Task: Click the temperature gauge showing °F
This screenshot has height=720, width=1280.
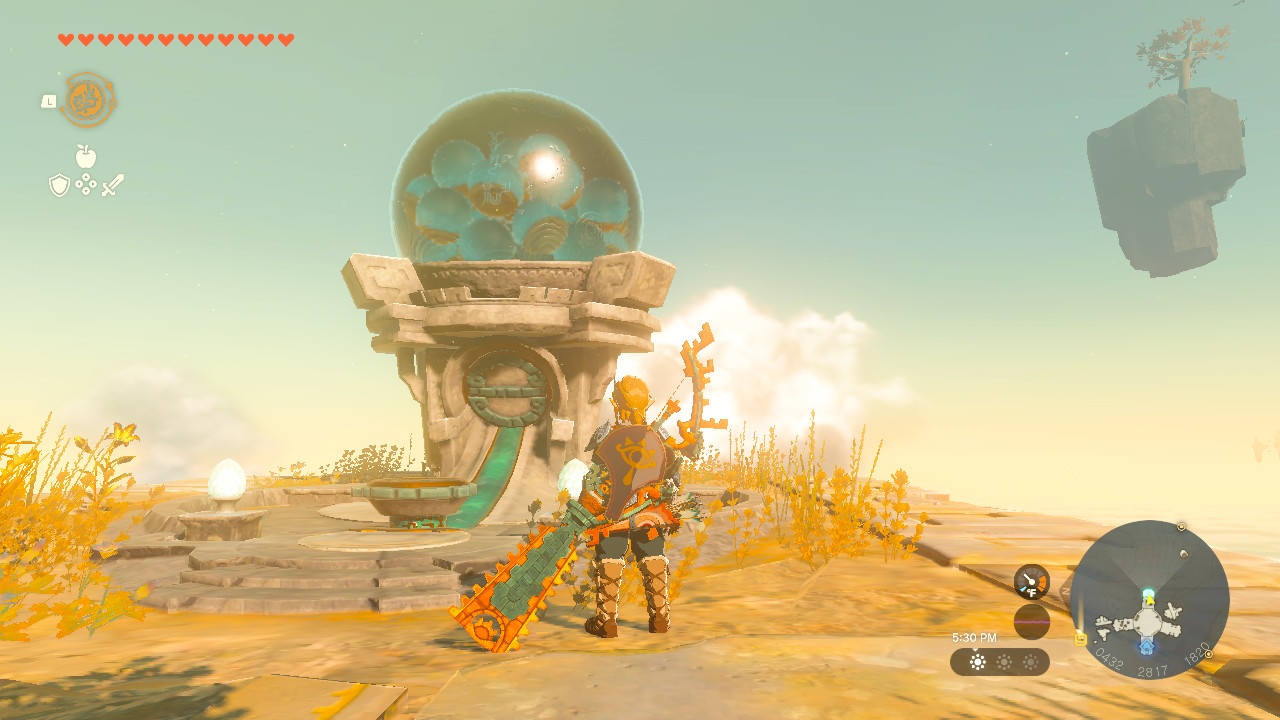Action: pos(1031,581)
